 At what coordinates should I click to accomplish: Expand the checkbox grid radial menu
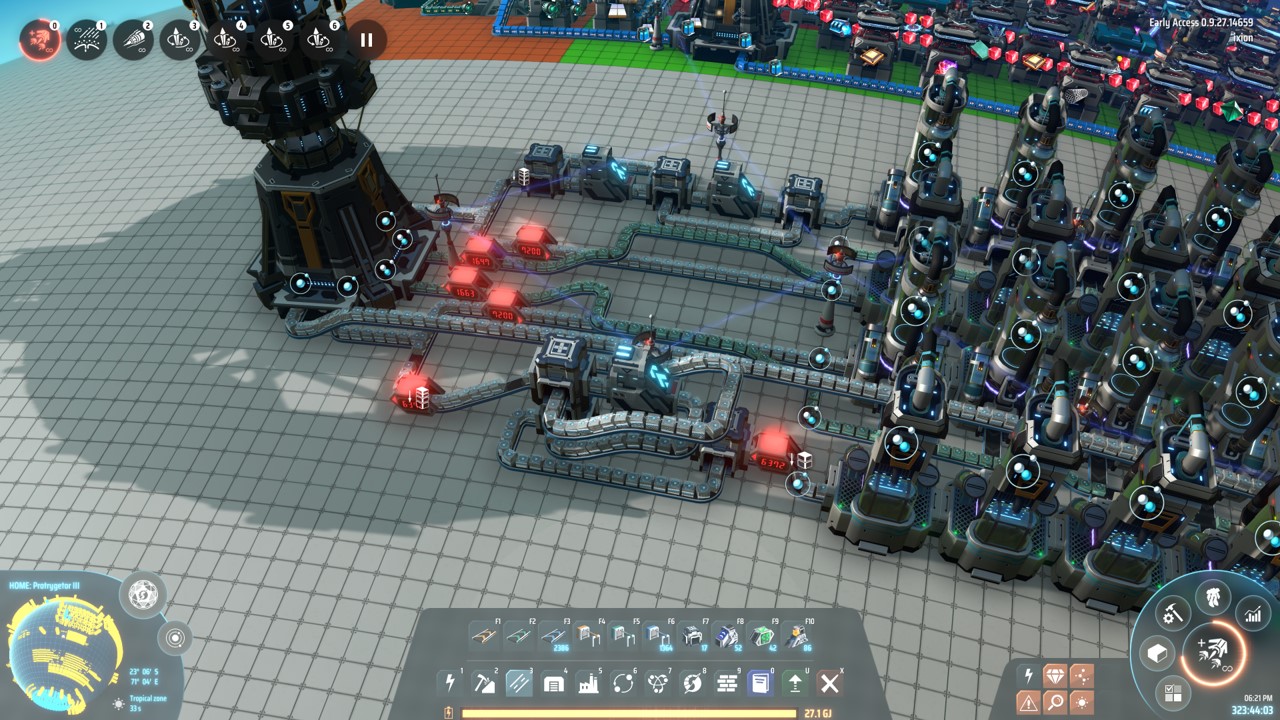point(1175,694)
